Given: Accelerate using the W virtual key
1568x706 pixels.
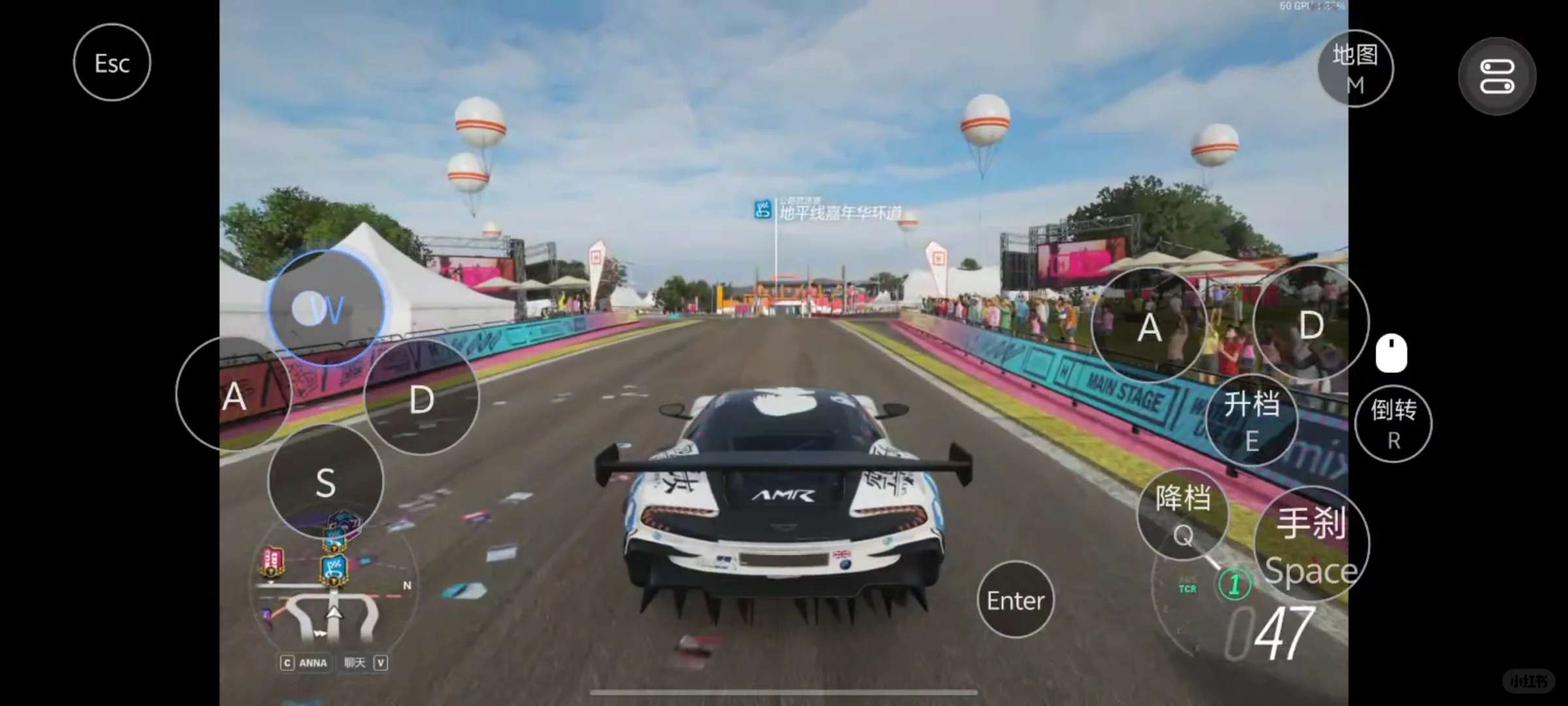Looking at the screenshot, I should tap(326, 309).
